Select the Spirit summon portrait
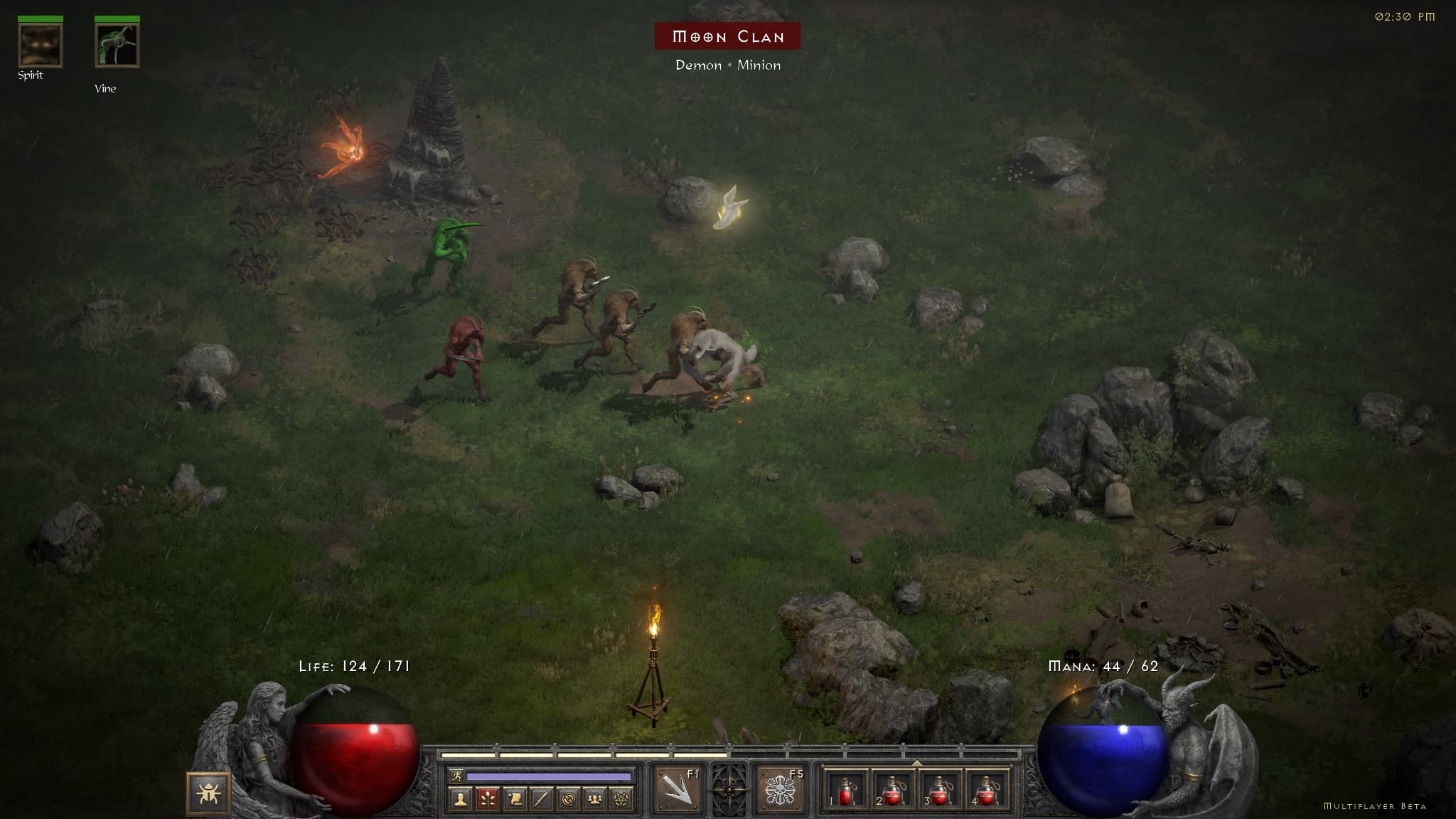The width and height of the screenshot is (1456, 819). [x=41, y=45]
